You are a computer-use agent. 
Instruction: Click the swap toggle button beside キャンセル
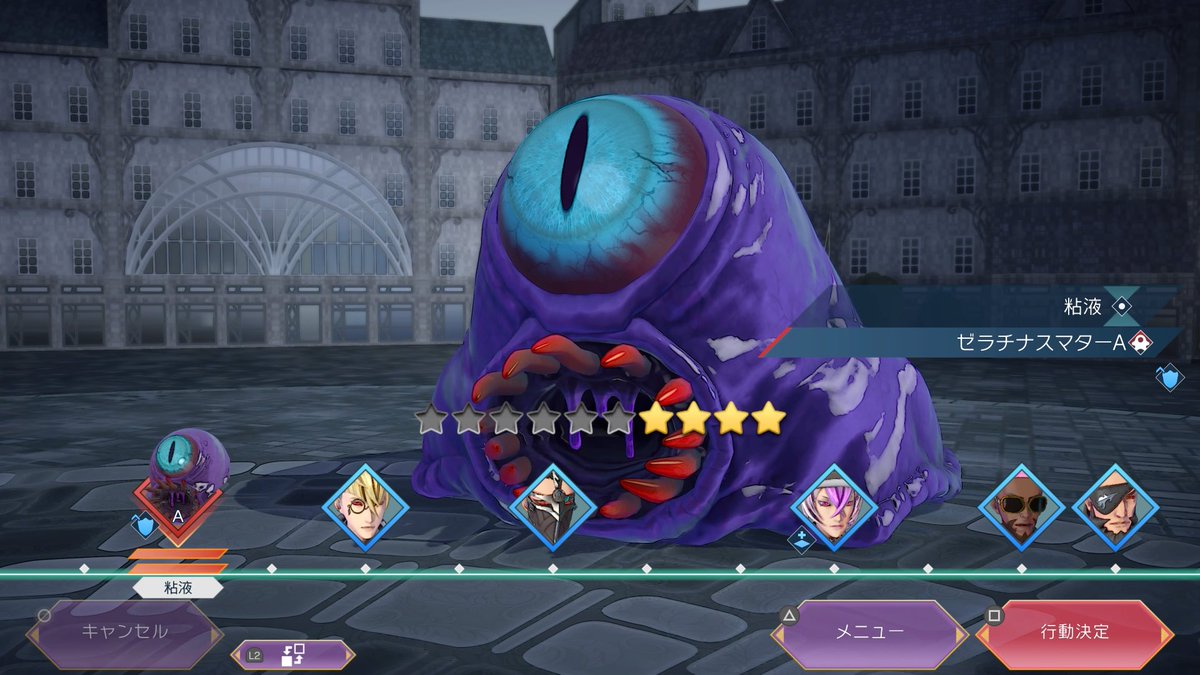[x=292, y=655]
